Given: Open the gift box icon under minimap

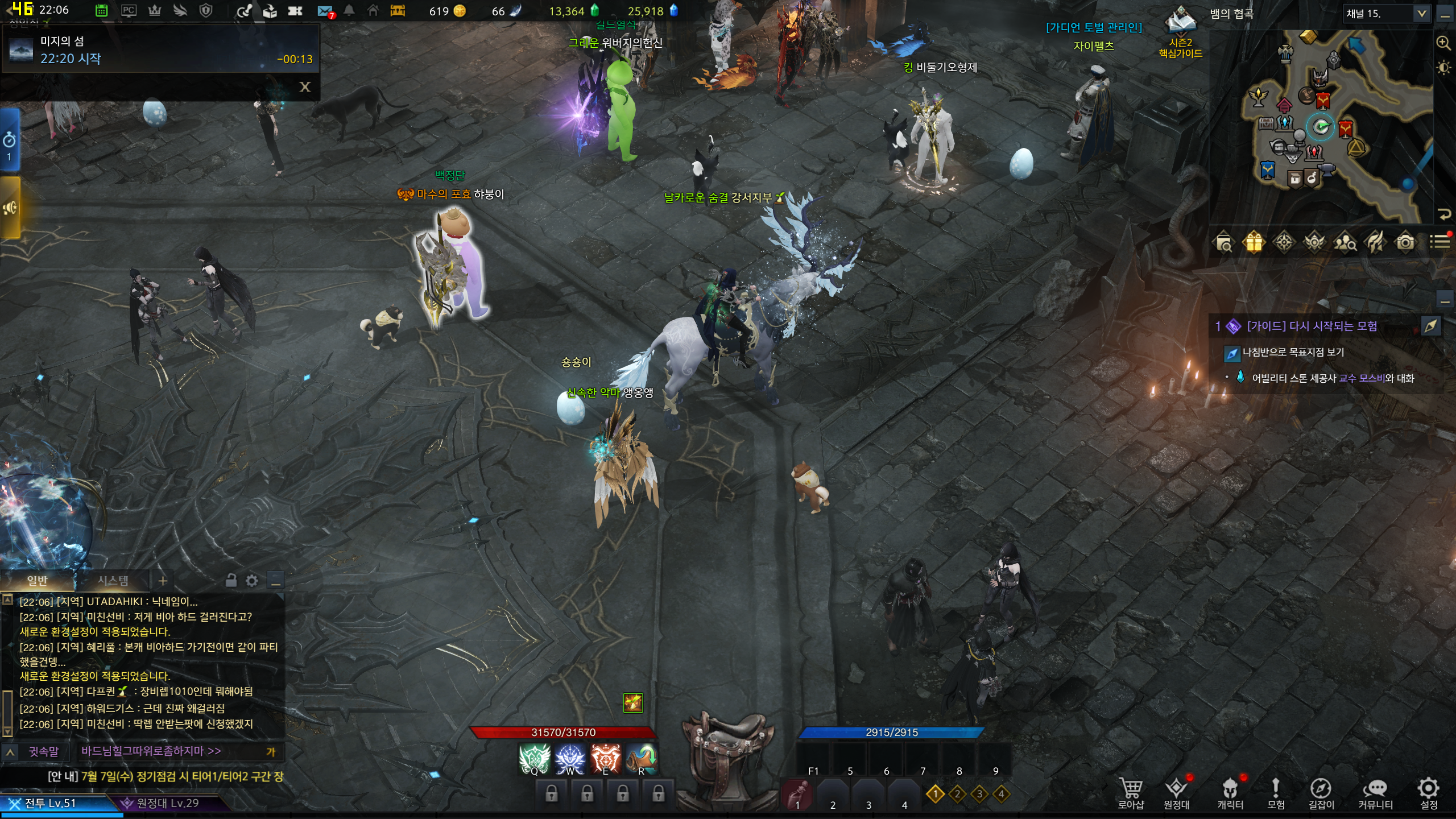Looking at the screenshot, I should [x=1254, y=243].
